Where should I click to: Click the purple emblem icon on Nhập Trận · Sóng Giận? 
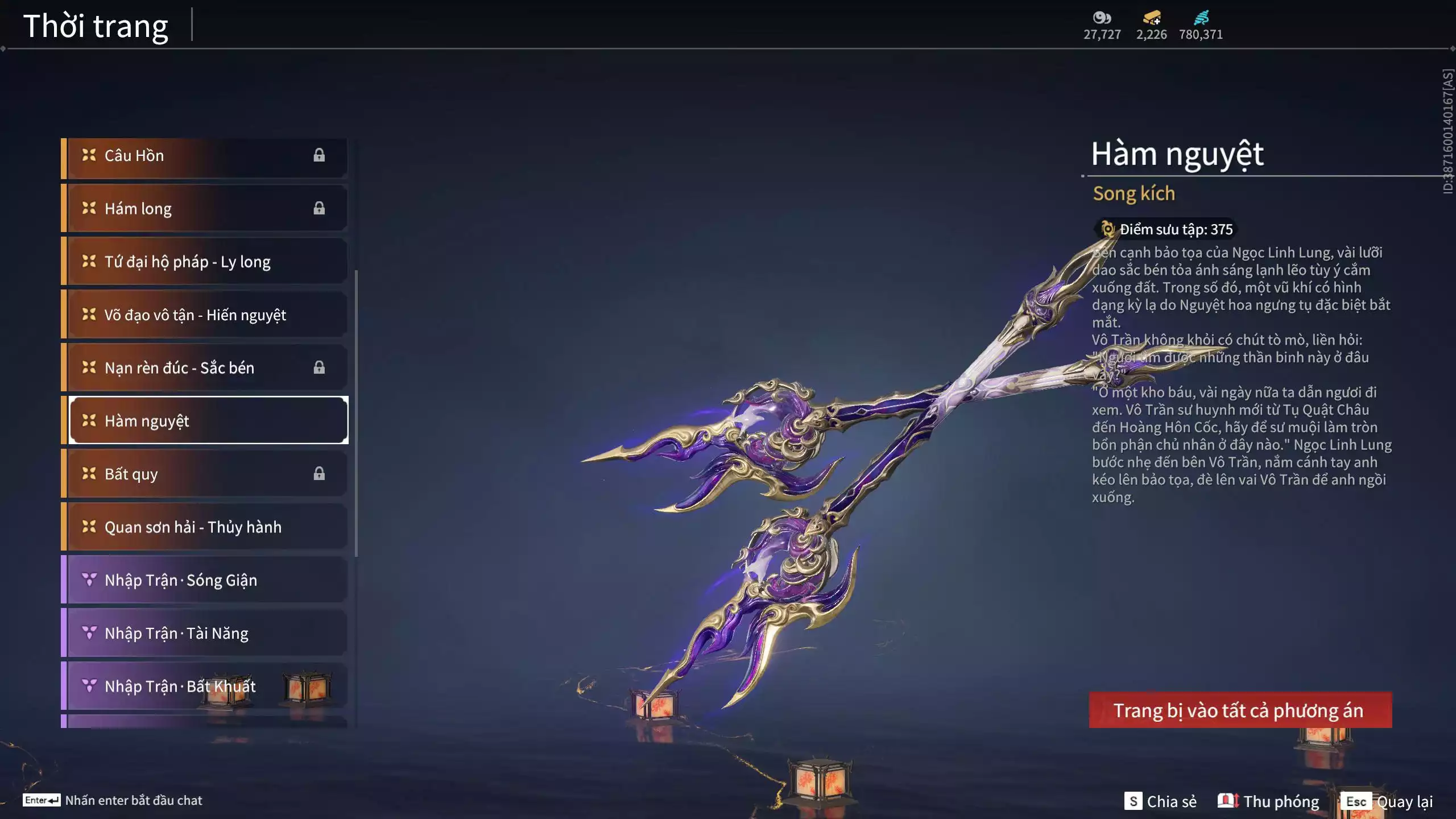pyautogui.click(x=88, y=580)
